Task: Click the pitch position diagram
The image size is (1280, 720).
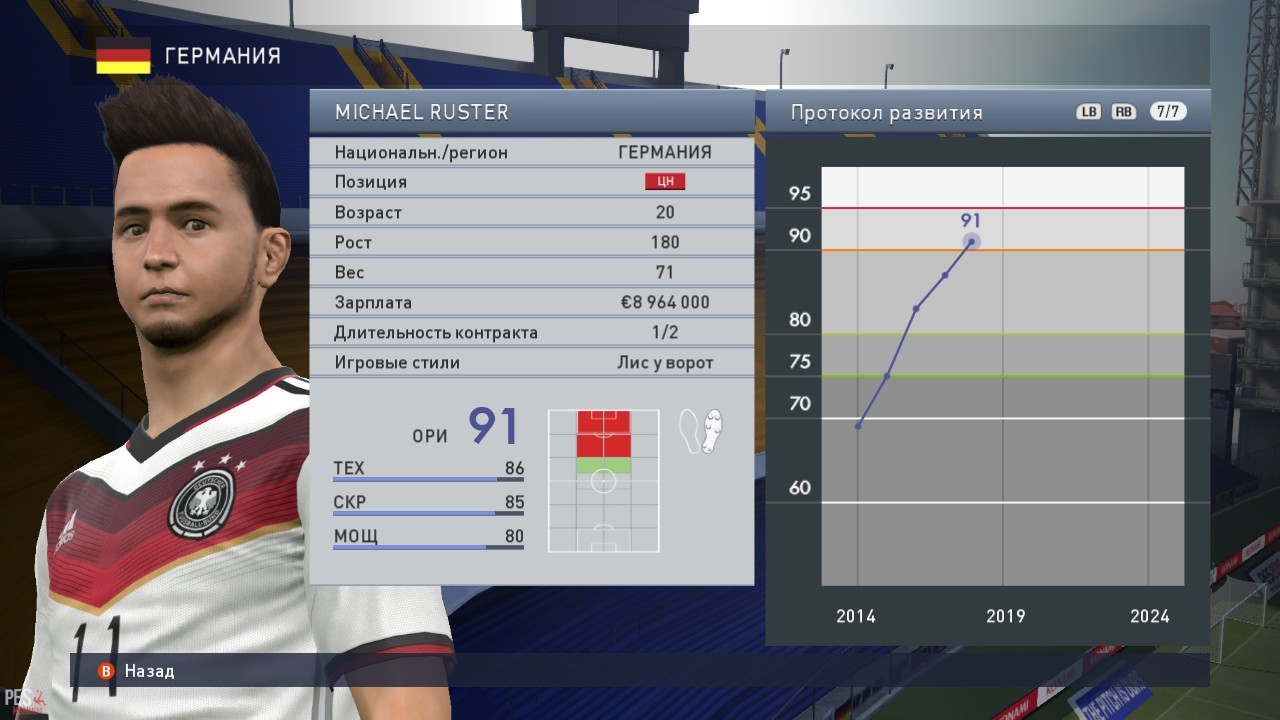Action: 604,481
